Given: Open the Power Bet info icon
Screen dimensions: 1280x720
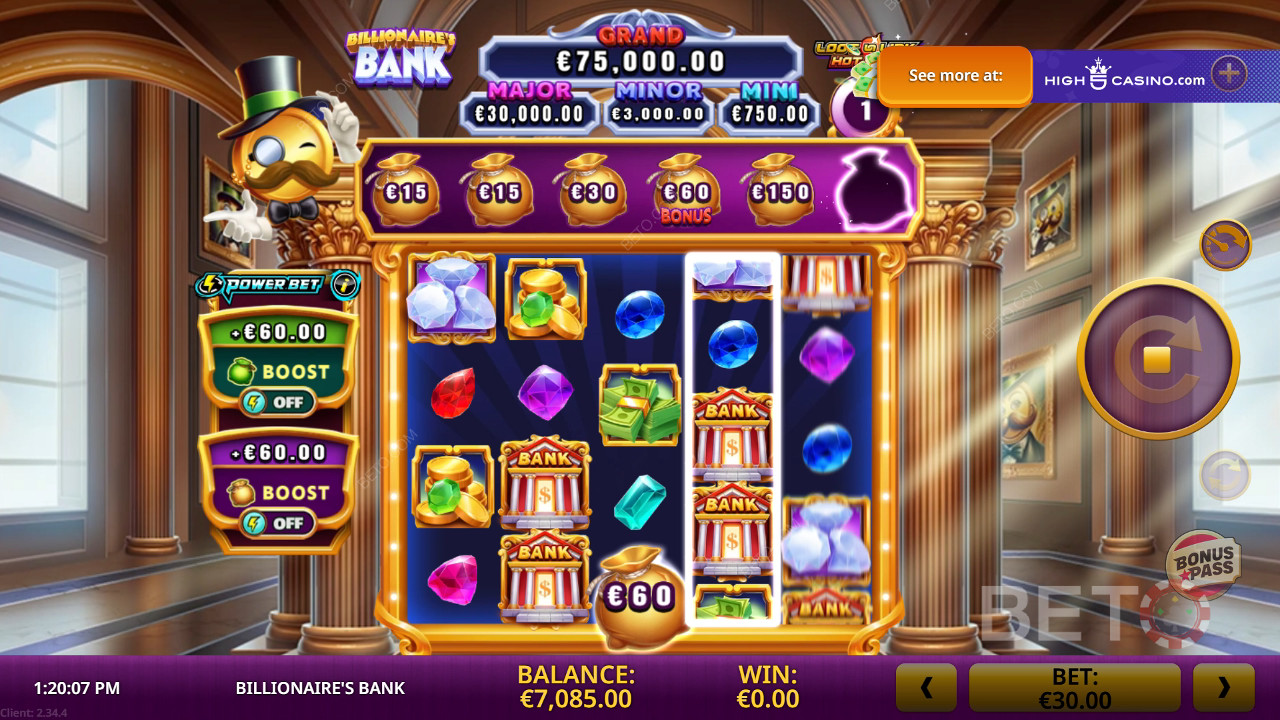Looking at the screenshot, I should pos(346,286).
